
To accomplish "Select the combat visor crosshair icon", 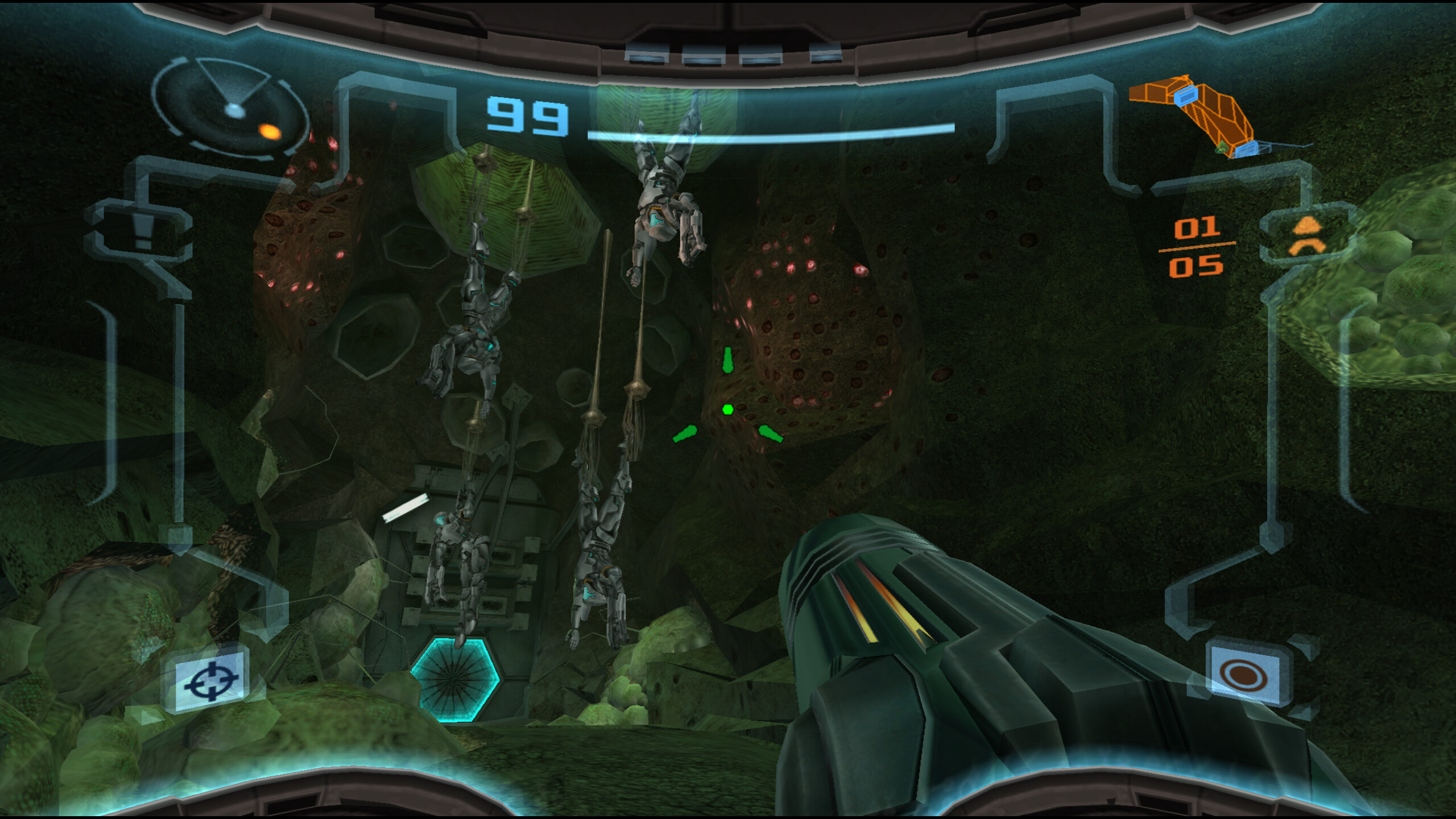I will point(211,680).
